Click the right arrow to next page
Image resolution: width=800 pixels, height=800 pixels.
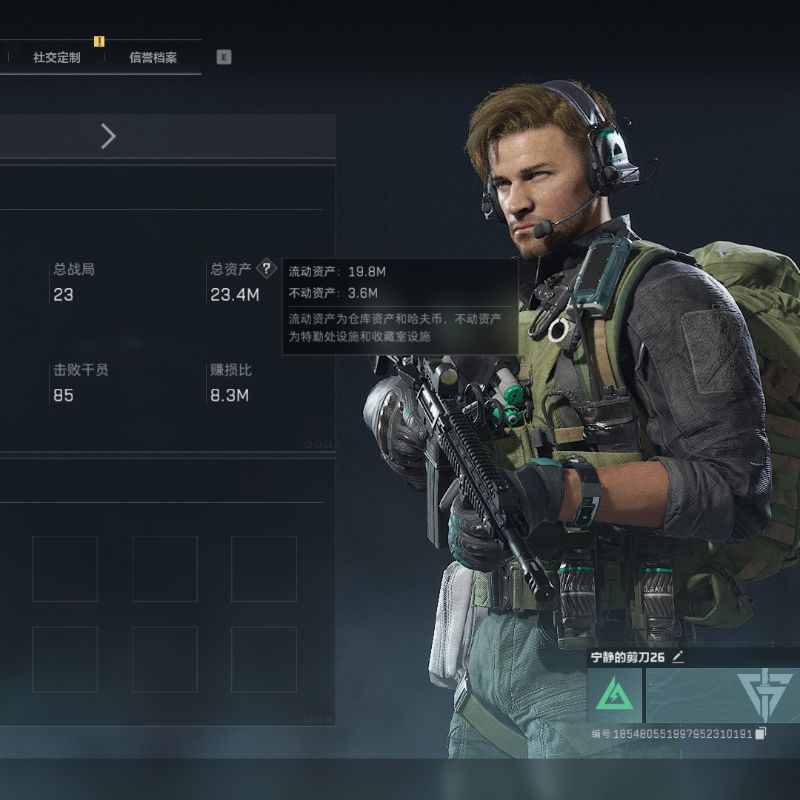point(108,137)
